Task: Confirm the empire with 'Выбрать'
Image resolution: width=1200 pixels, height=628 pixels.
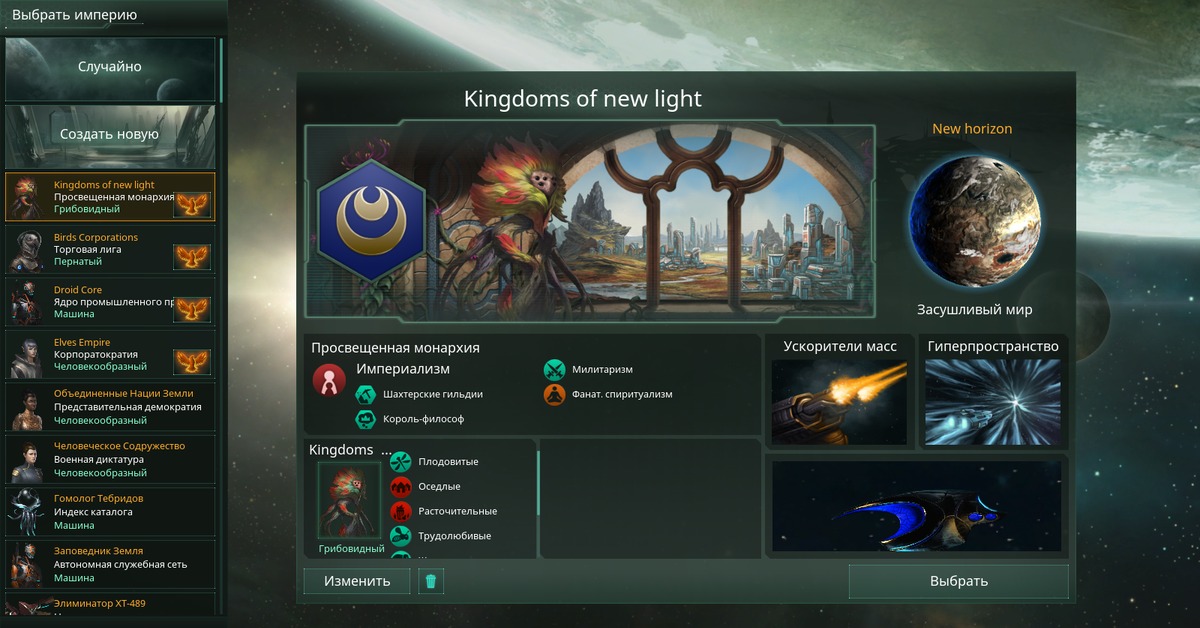Action: (958, 581)
